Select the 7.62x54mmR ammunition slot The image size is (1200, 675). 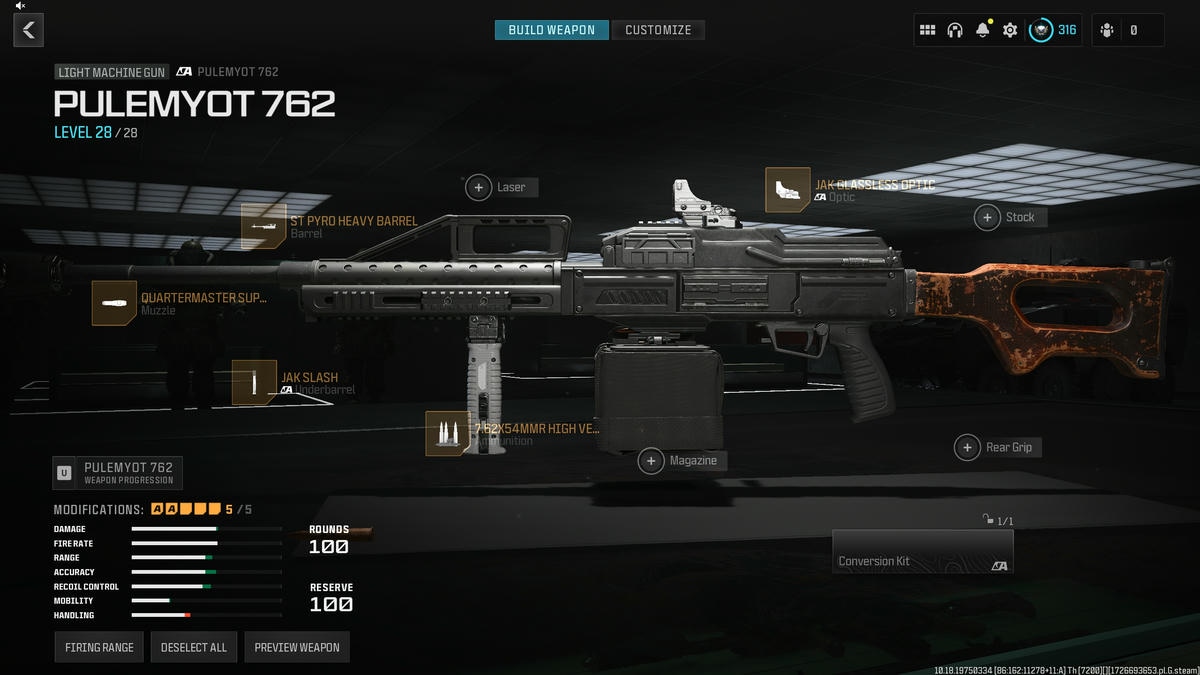[x=447, y=434]
